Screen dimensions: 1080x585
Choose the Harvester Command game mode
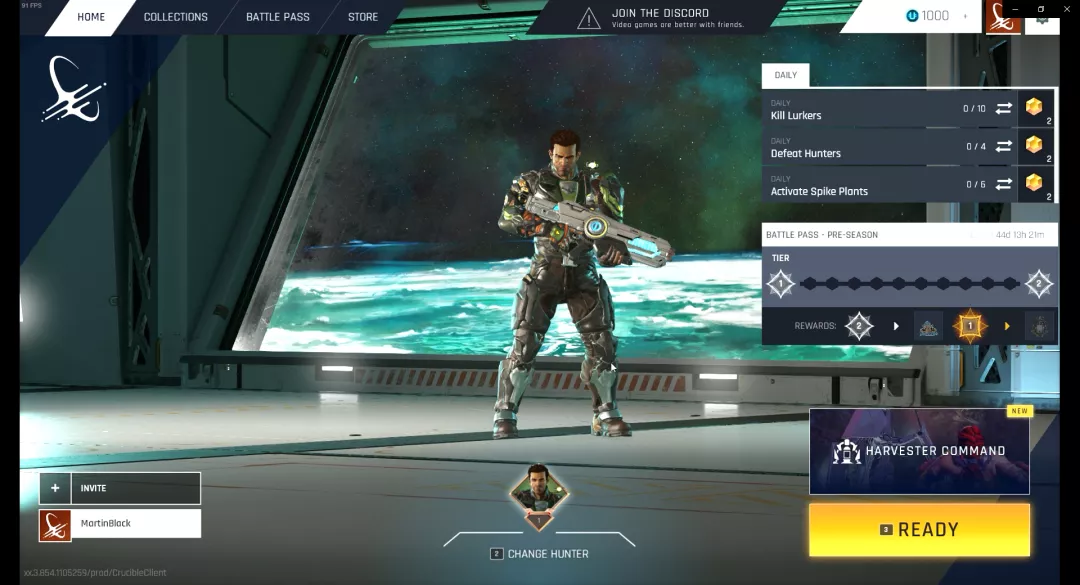(x=919, y=451)
